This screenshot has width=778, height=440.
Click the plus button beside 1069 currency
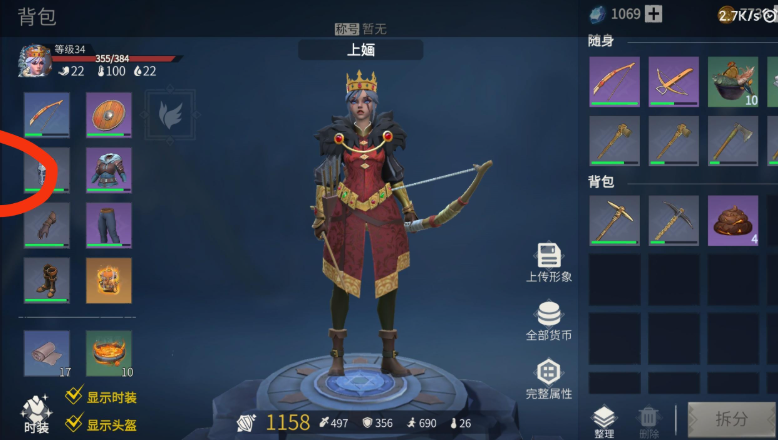point(653,14)
